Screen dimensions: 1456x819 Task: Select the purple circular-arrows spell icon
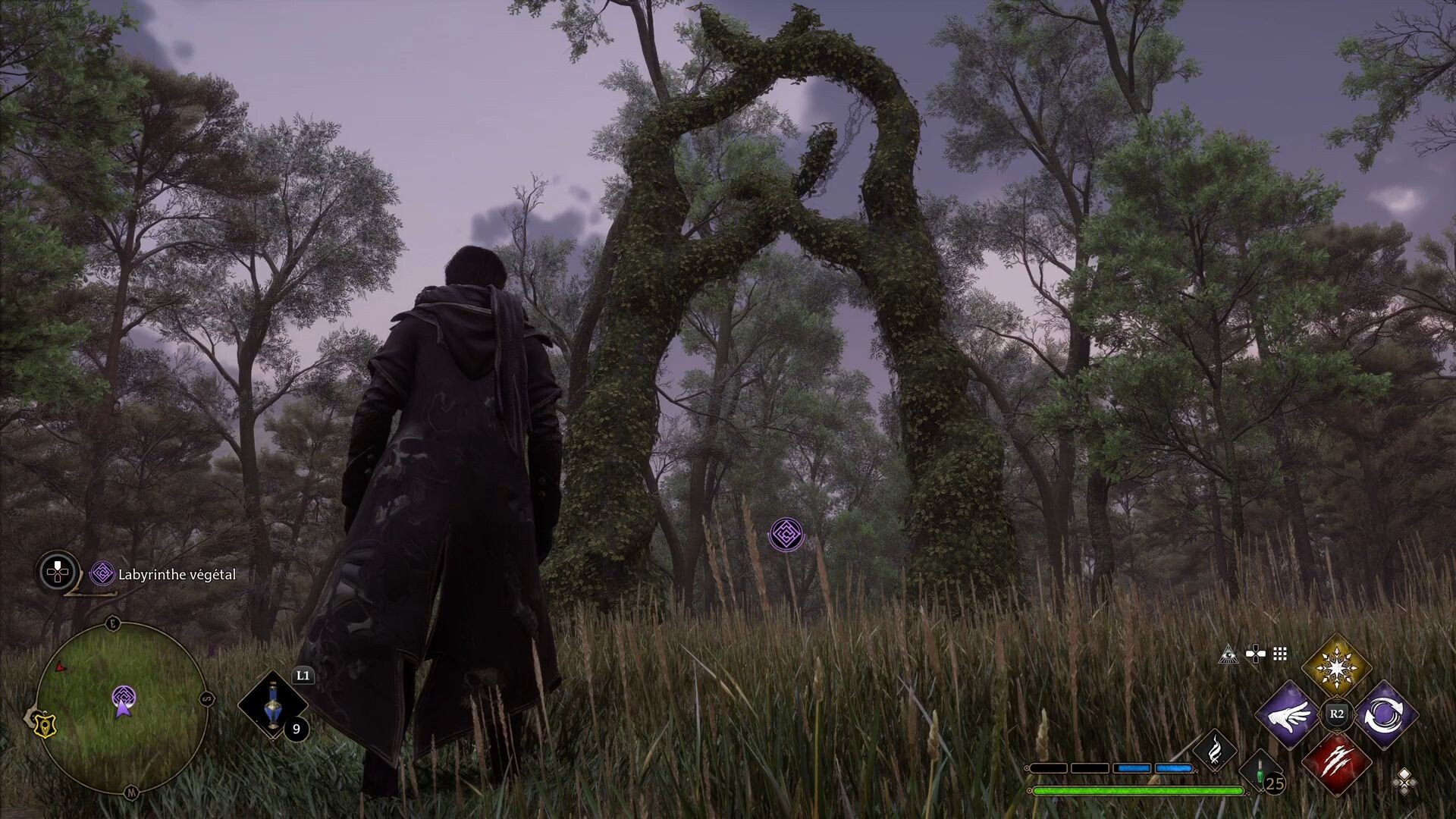(1385, 714)
